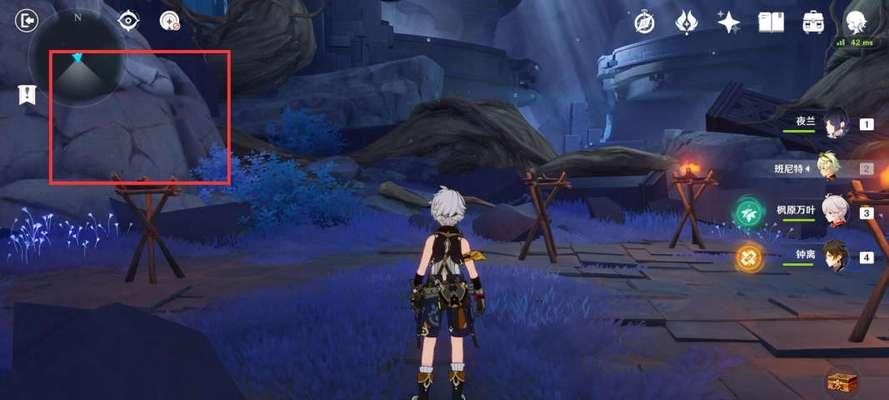Open the battle pass winged emblem
Image resolution: width=889 pixels, height=400 pixels.
click(x=686, y=22)
